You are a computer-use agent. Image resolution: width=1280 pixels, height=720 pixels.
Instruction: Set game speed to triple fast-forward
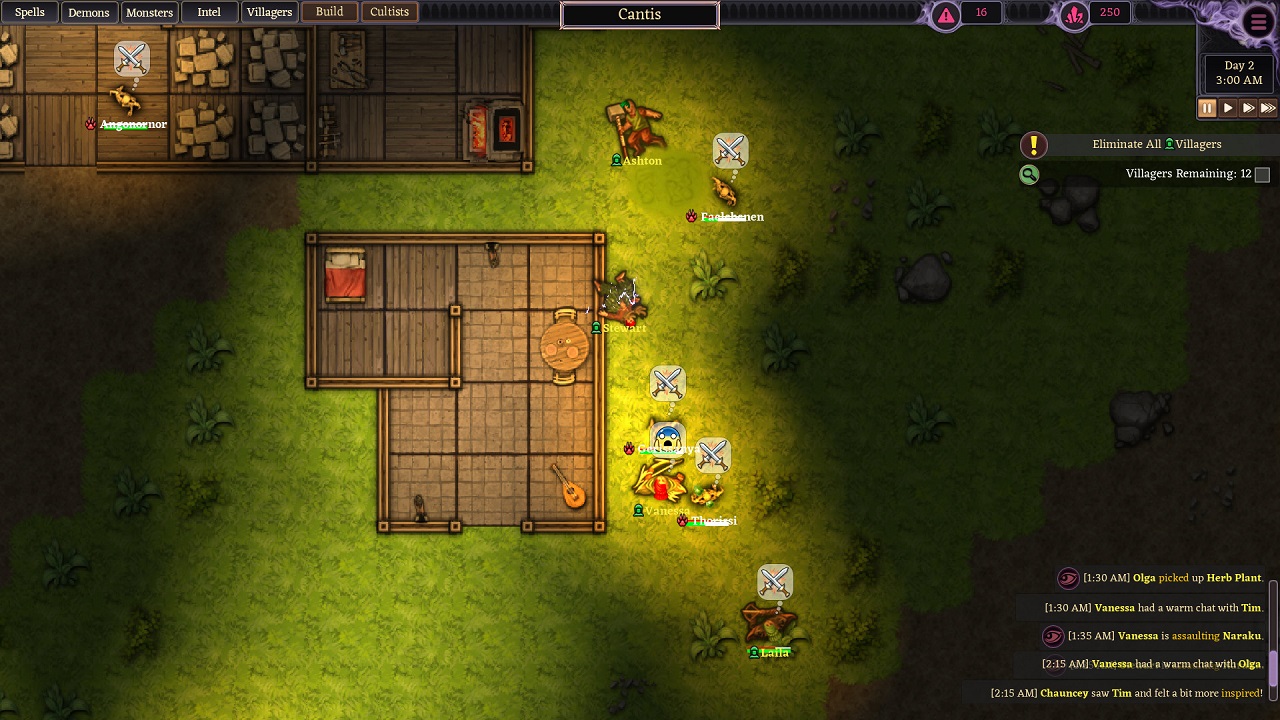click(x=1268, y=108)
